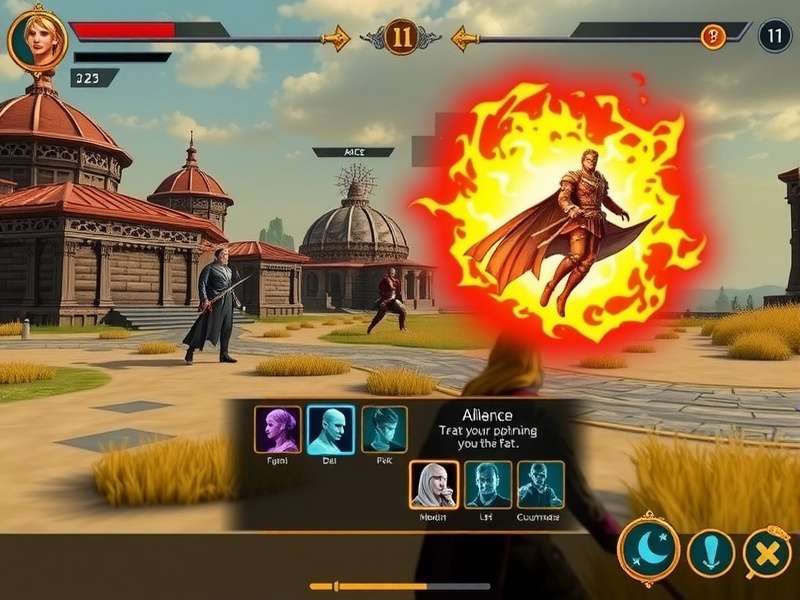Pick the teal bald man portrait
The width and height of the screenshot is (800, 600).
point(541,485)
